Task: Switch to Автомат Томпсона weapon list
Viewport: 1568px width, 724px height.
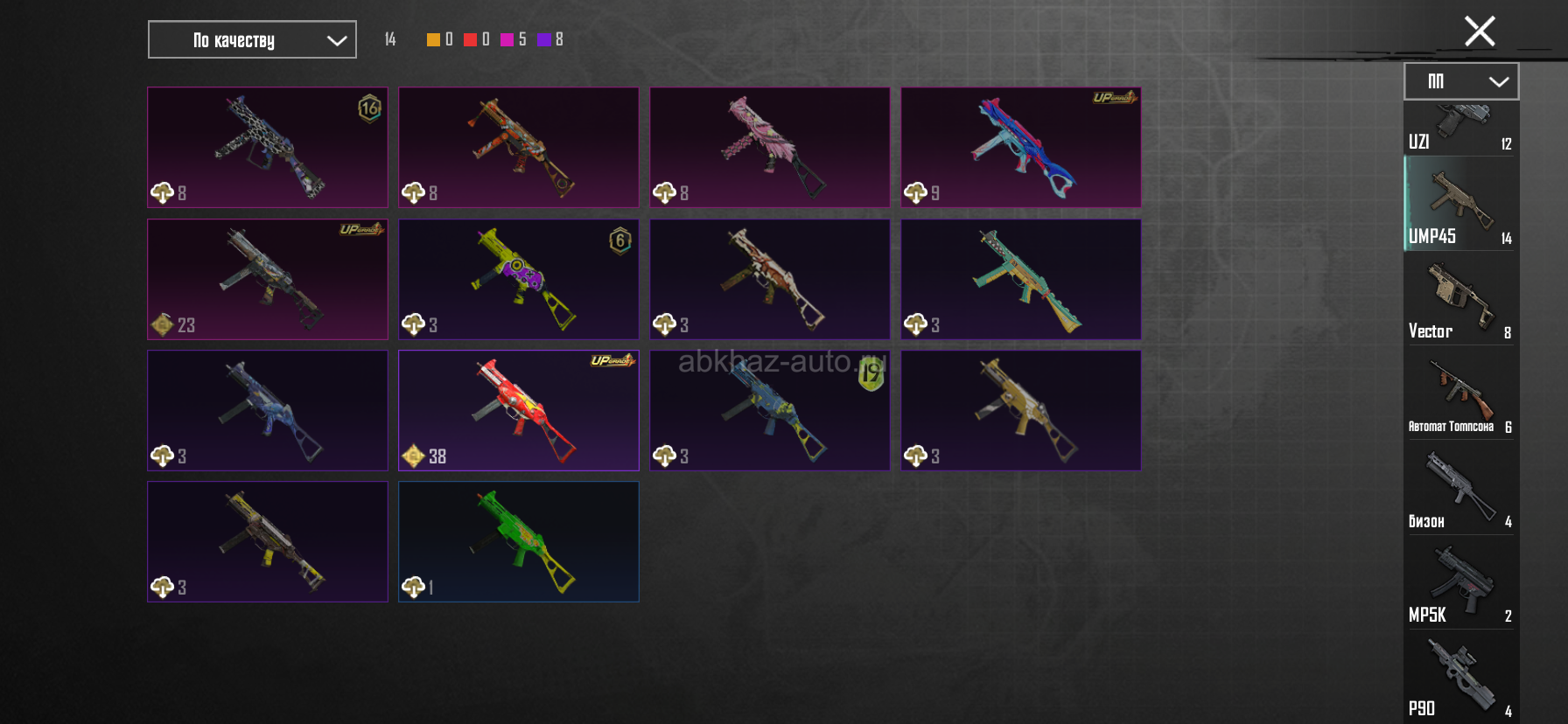Action: [1460, 393]
